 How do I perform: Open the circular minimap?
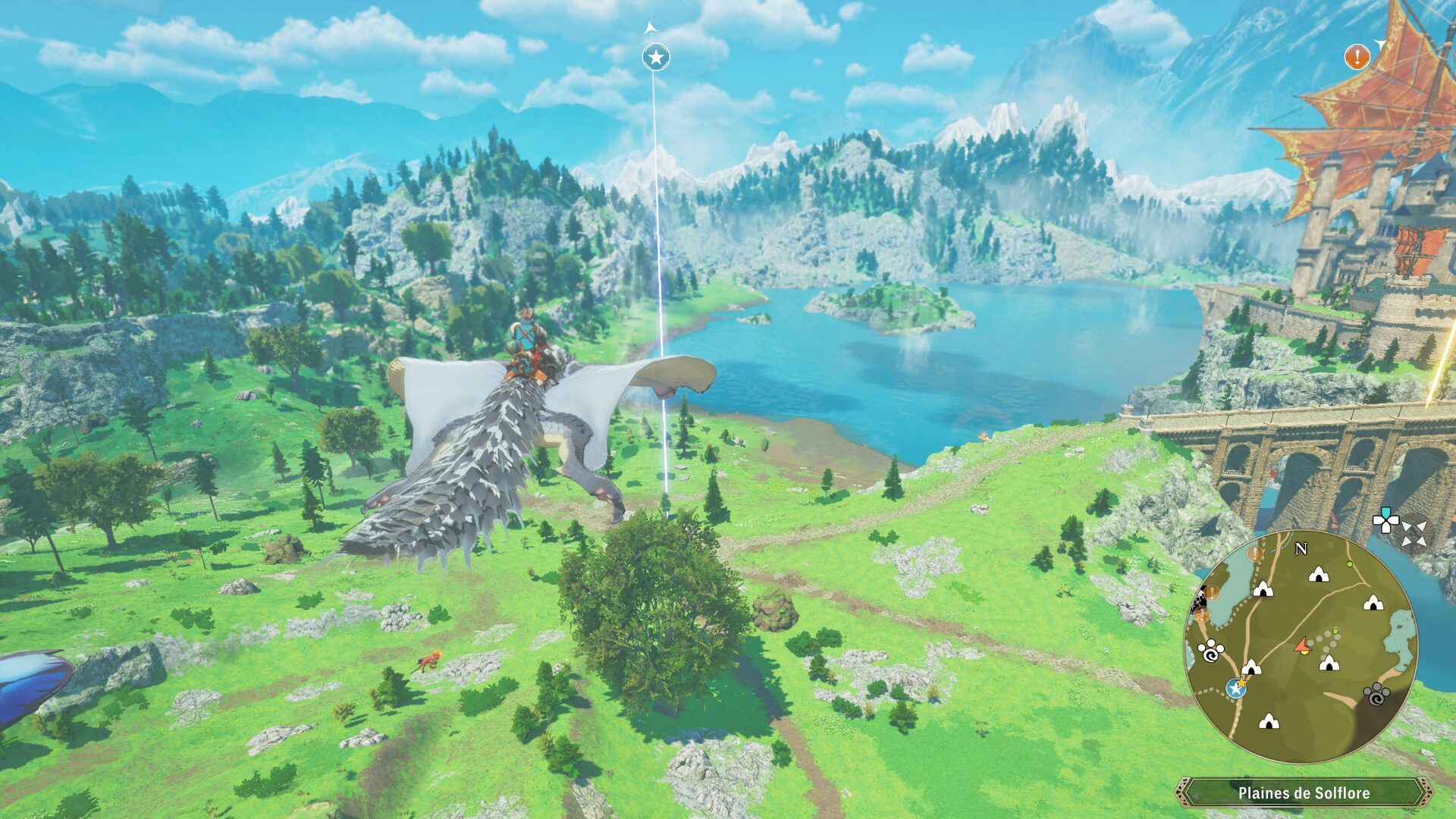coord(1300,646)
